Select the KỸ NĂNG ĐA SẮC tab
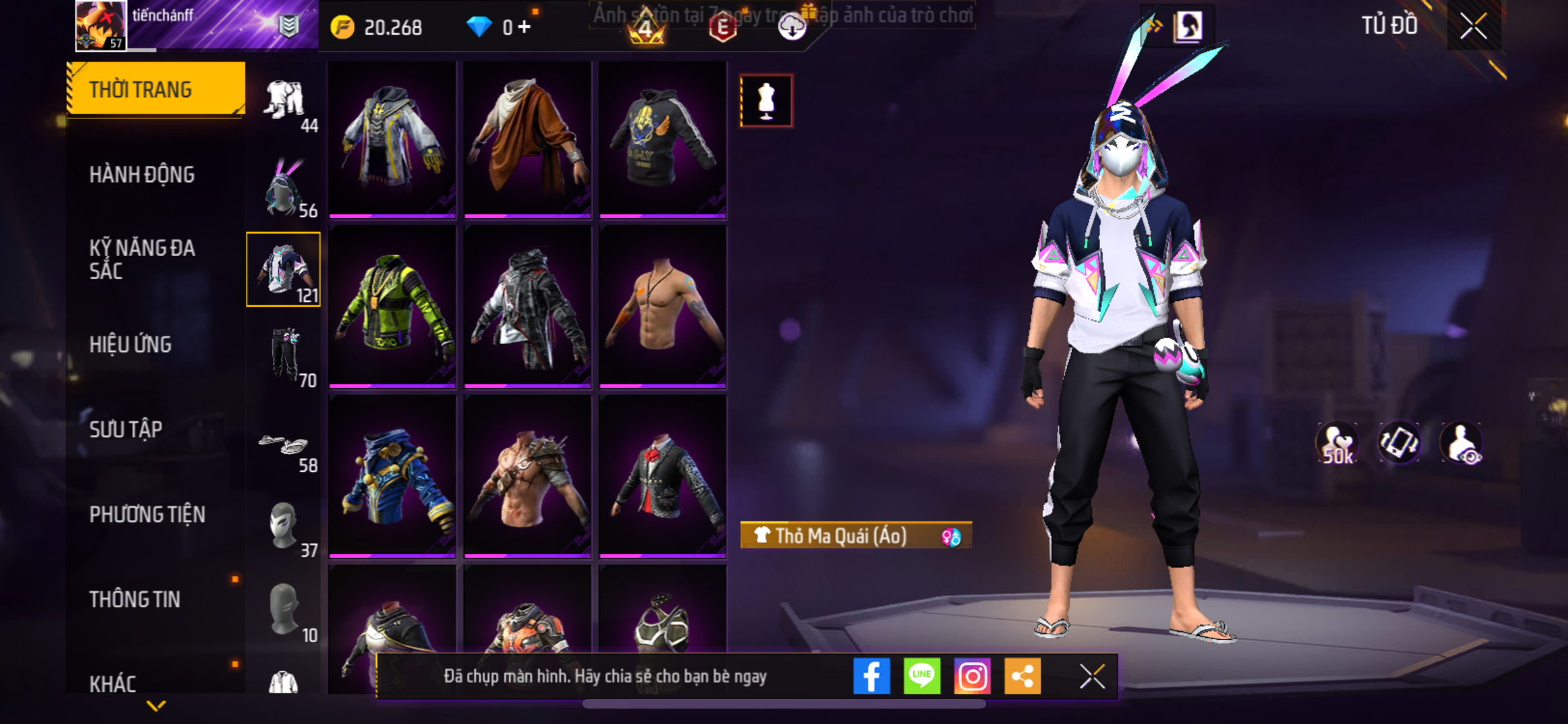The width and height of the screenshot is (1568, 724). pyautogui.click(x=142, y=259)
